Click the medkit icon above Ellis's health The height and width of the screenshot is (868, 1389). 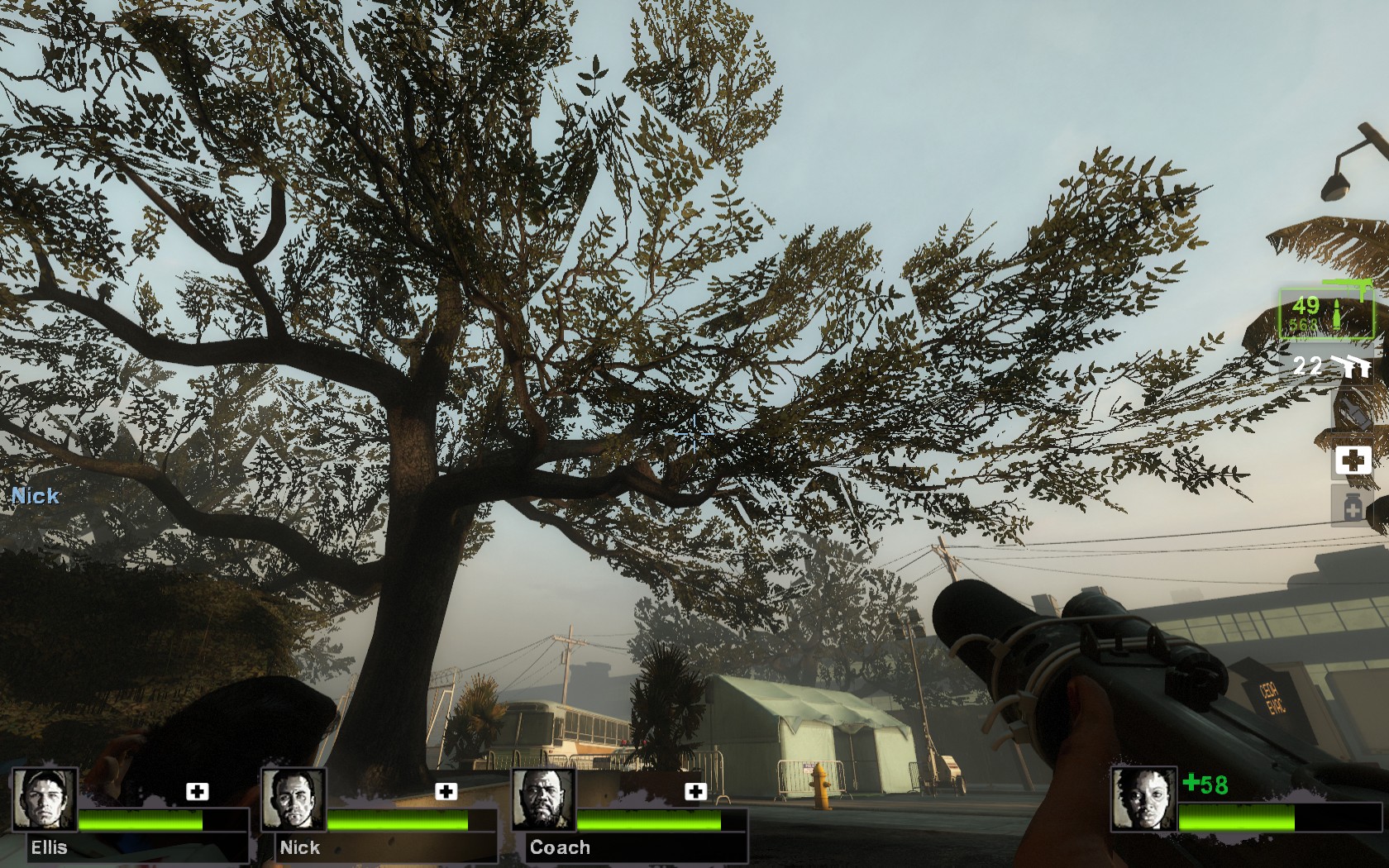(x=197, y=792)
